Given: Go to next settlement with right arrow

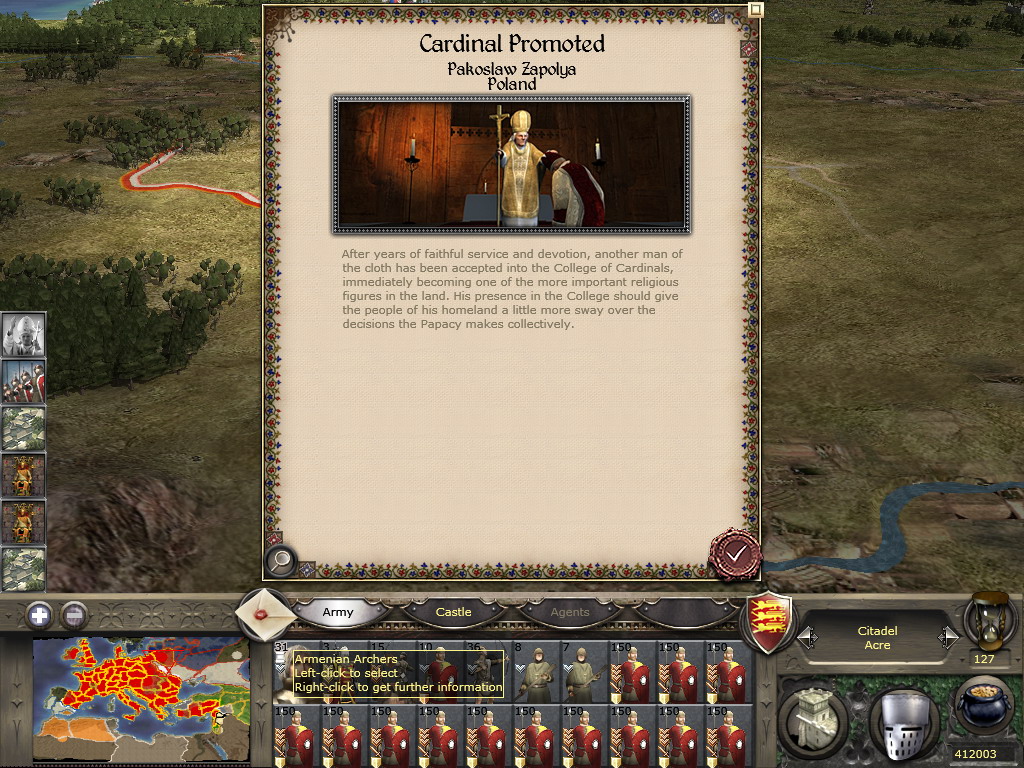Looking at the screenshot, I should click(947, 638).
